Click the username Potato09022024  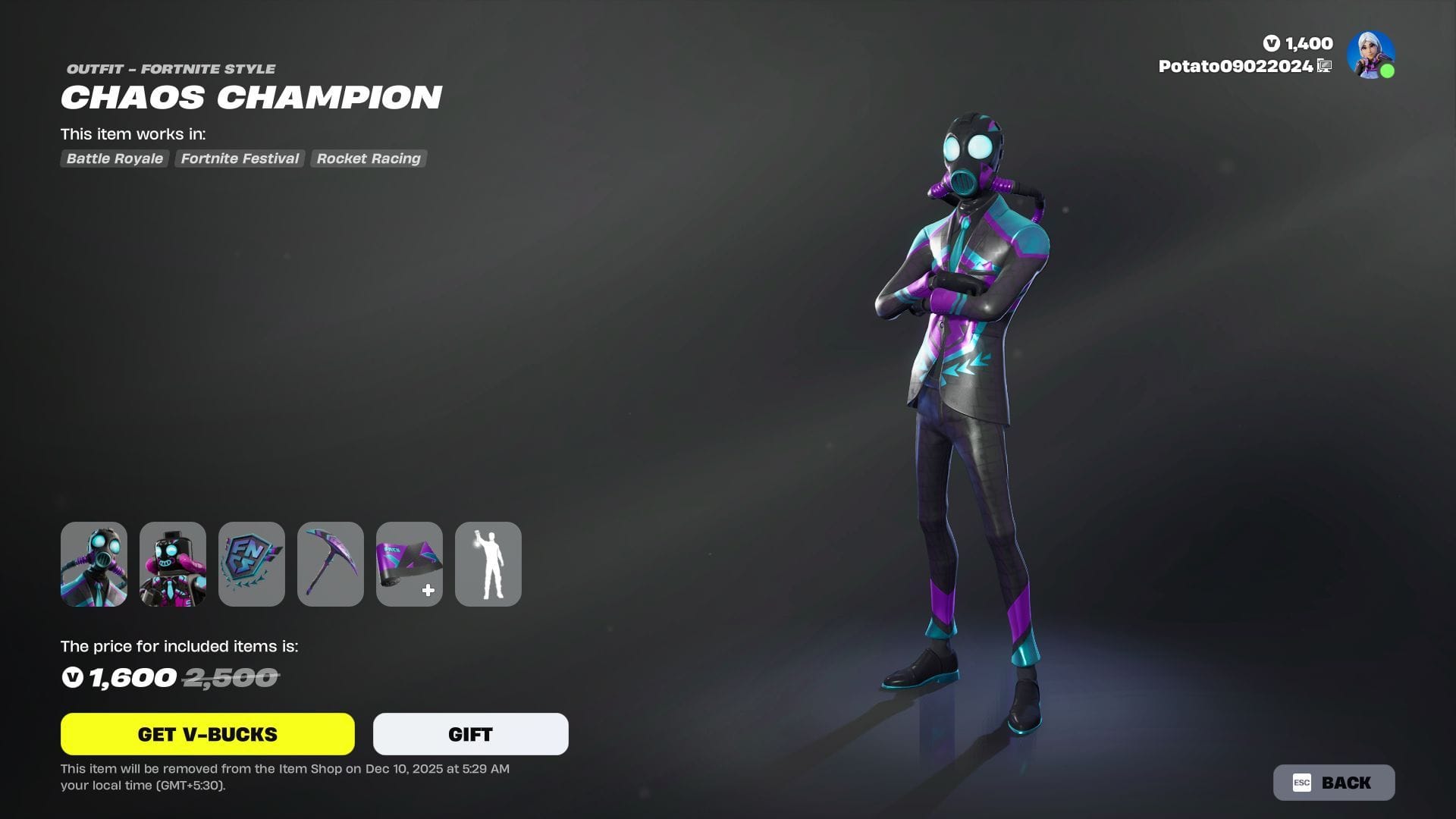(x=1236, y=66)
